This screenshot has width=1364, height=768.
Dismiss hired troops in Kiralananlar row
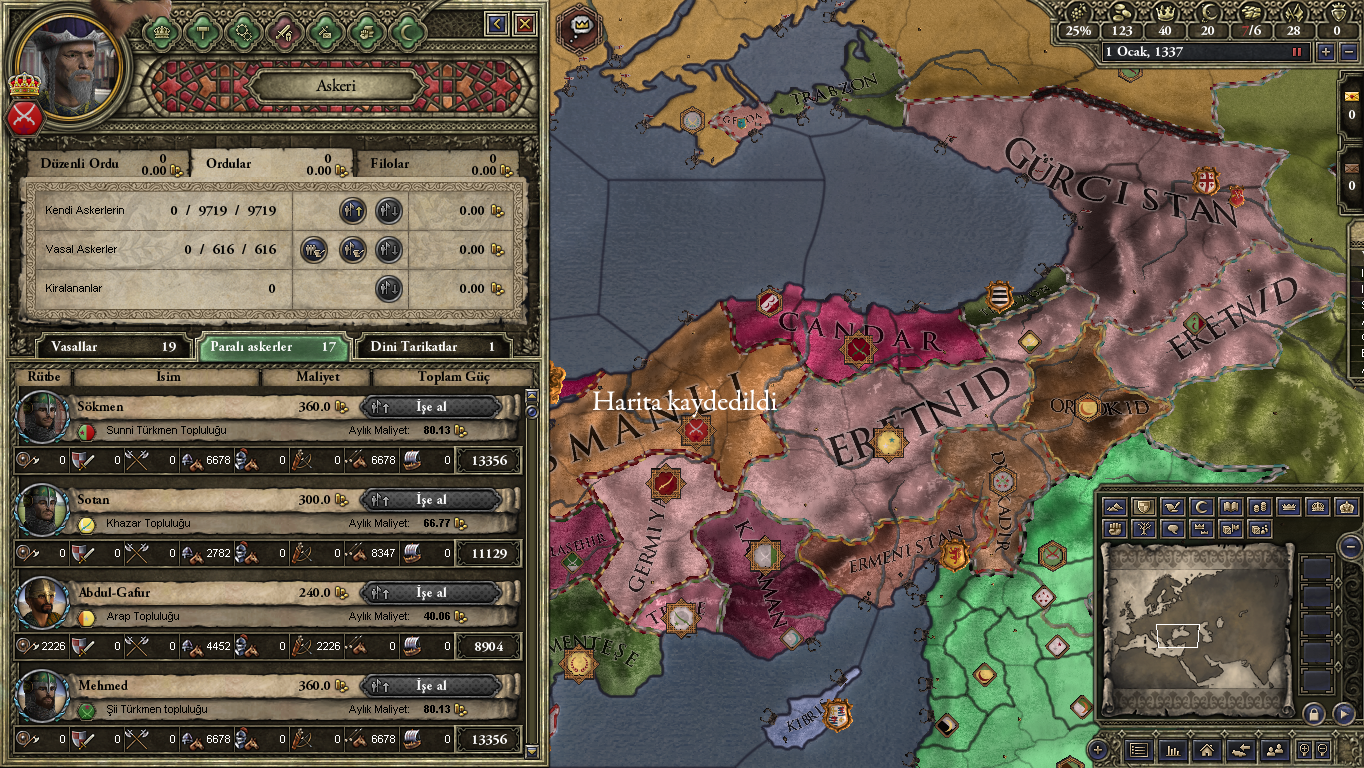[389, 289]
